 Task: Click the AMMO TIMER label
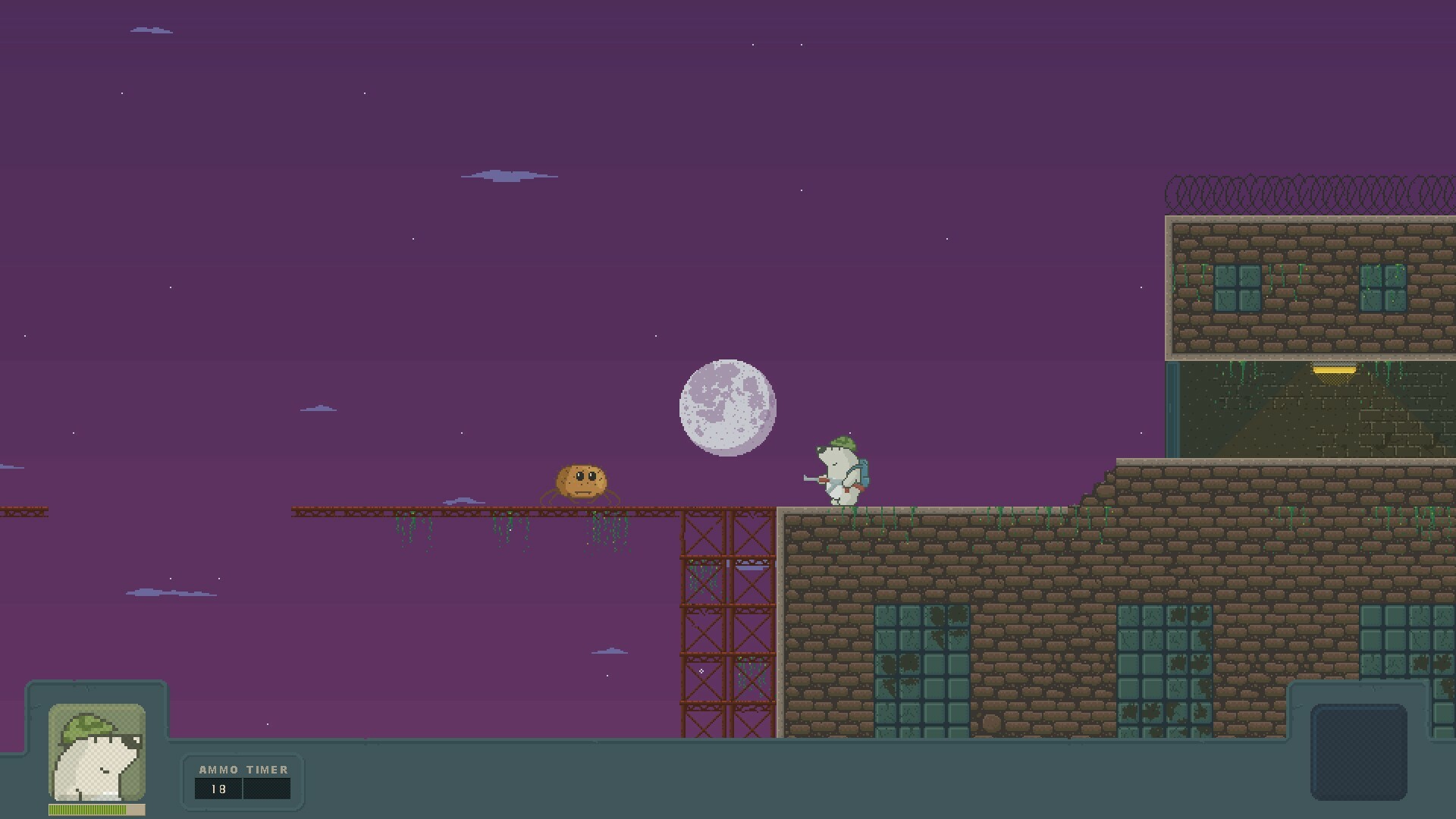(x=243, y=769)
